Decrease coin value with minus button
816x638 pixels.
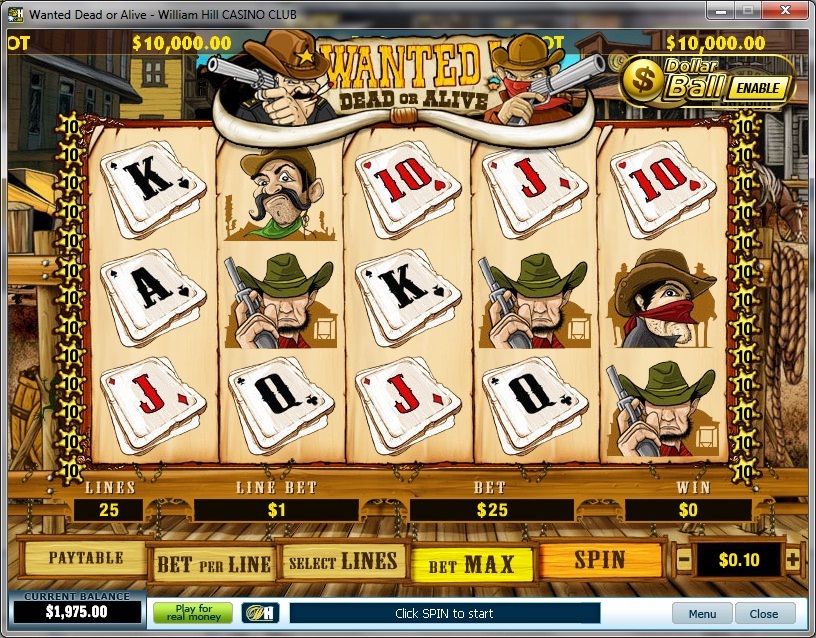pos(684,559)
